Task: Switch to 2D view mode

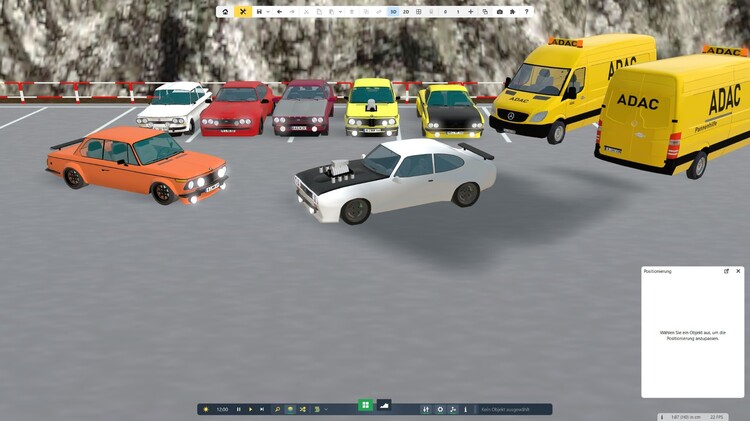Action: 405,12
